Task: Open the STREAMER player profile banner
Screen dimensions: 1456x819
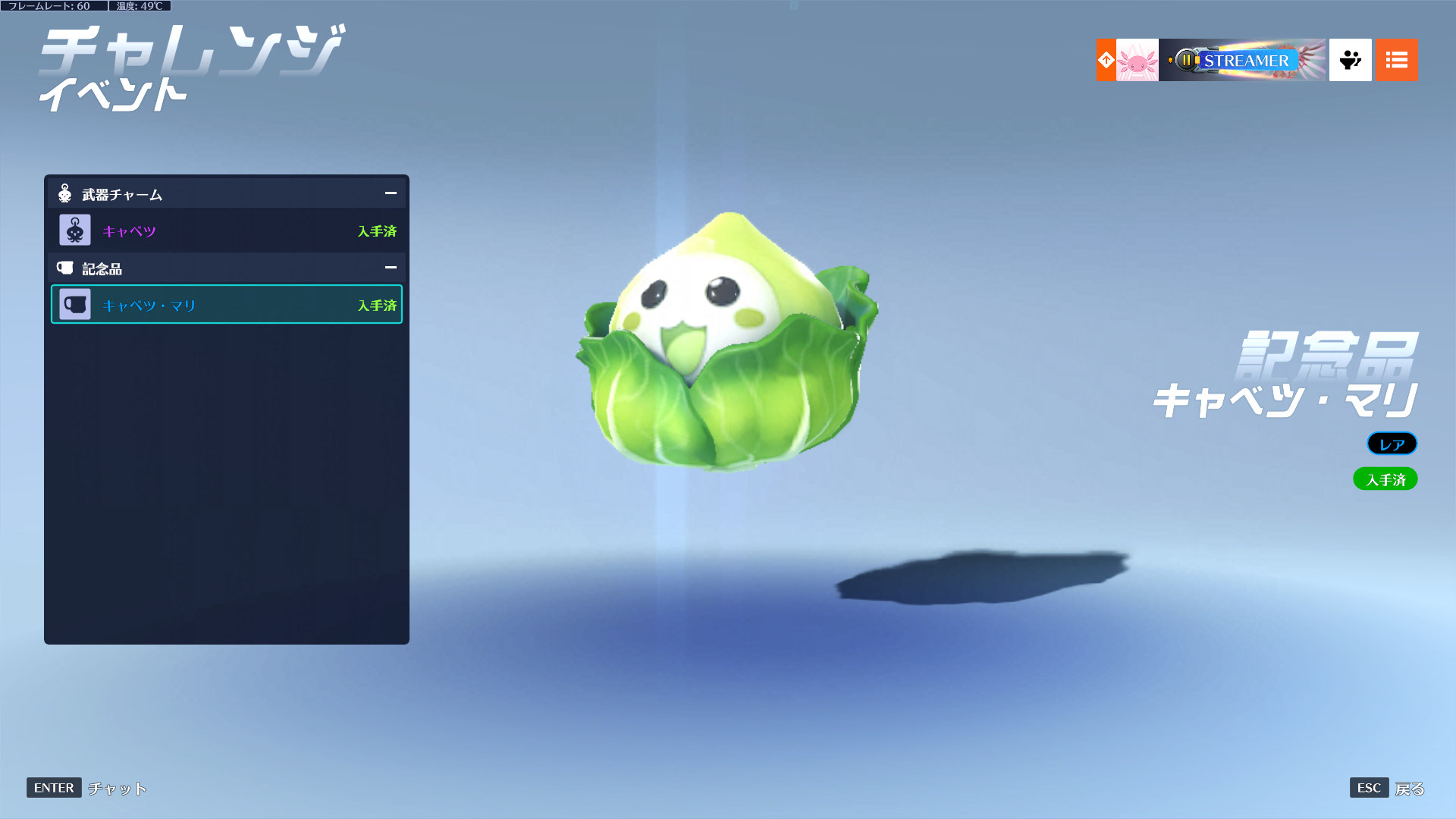Action: pyautogui.click(x=1242, y=60)
